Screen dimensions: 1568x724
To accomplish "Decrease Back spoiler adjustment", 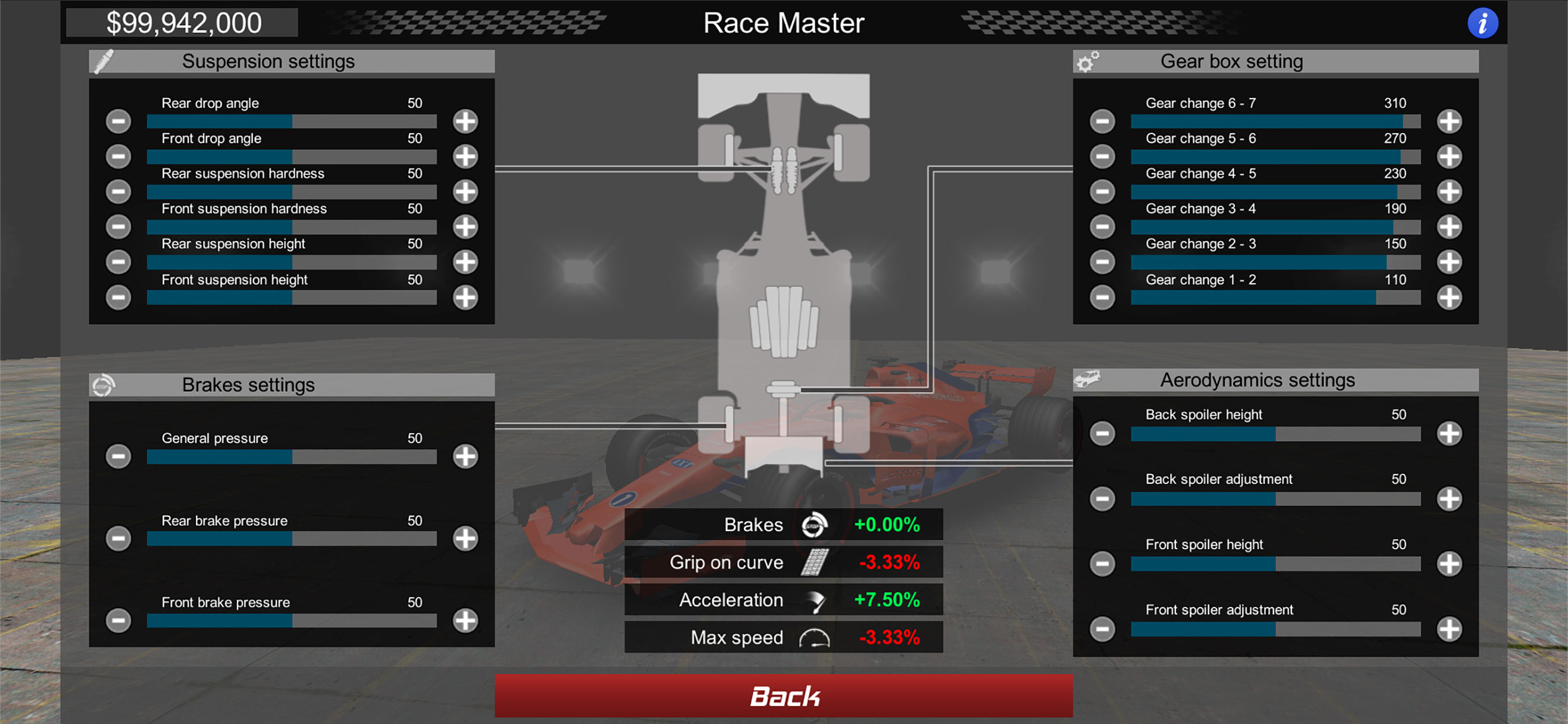I will click(1102, 499).
